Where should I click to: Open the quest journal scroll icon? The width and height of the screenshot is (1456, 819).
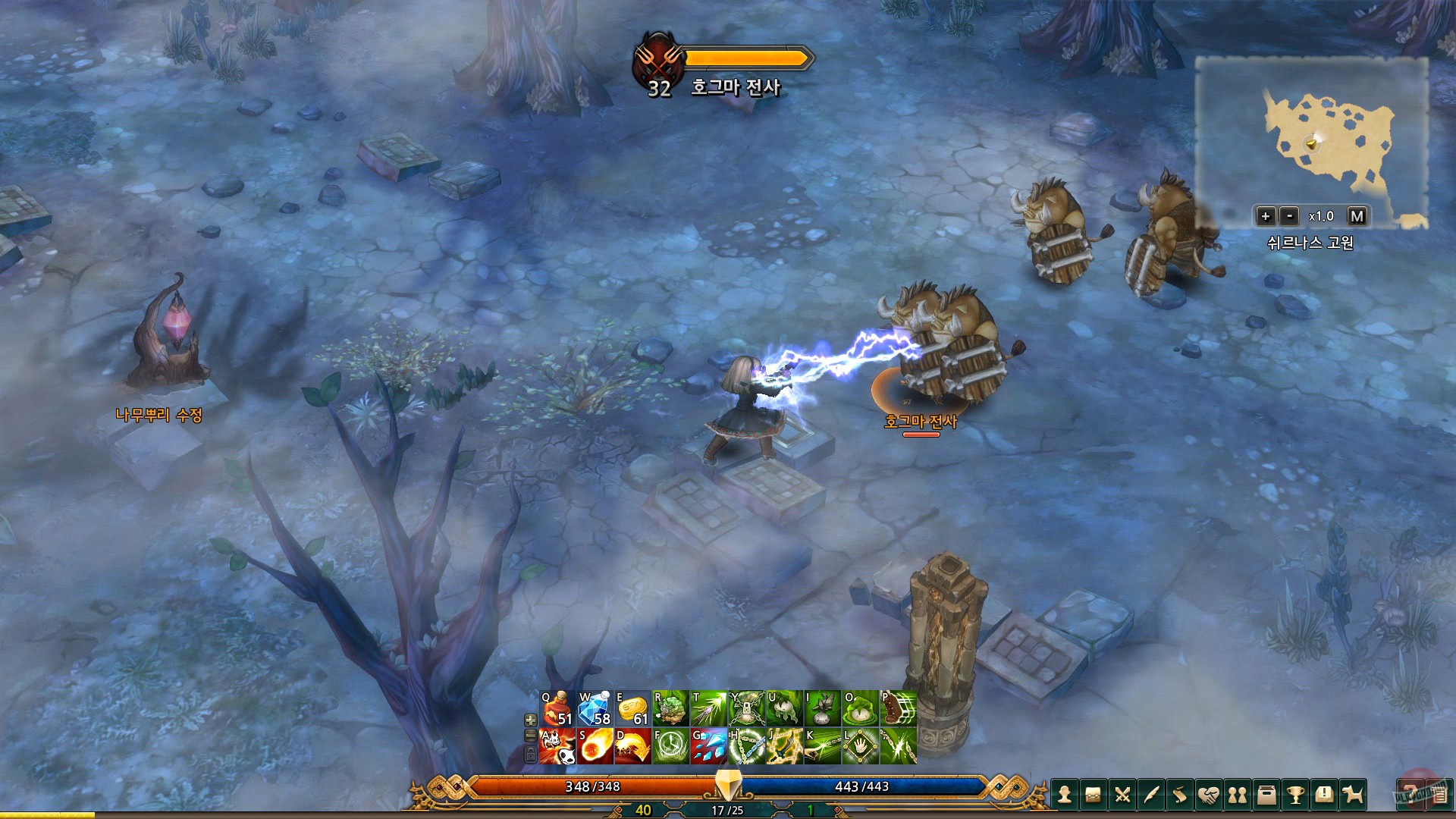click(1180, 794)
